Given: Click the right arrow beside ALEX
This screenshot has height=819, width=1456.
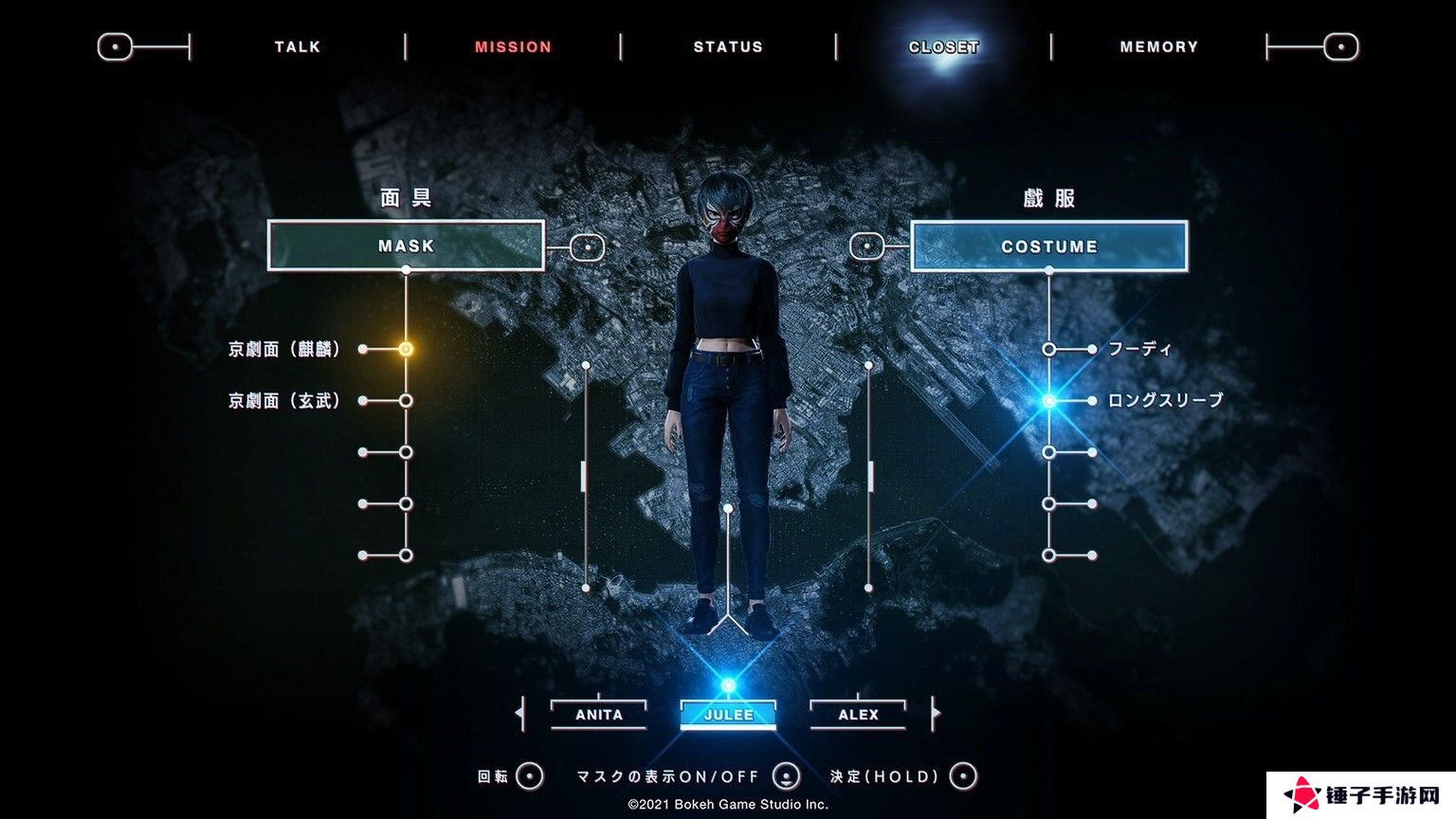Looking at the screenshot, I should coord(936,713).
